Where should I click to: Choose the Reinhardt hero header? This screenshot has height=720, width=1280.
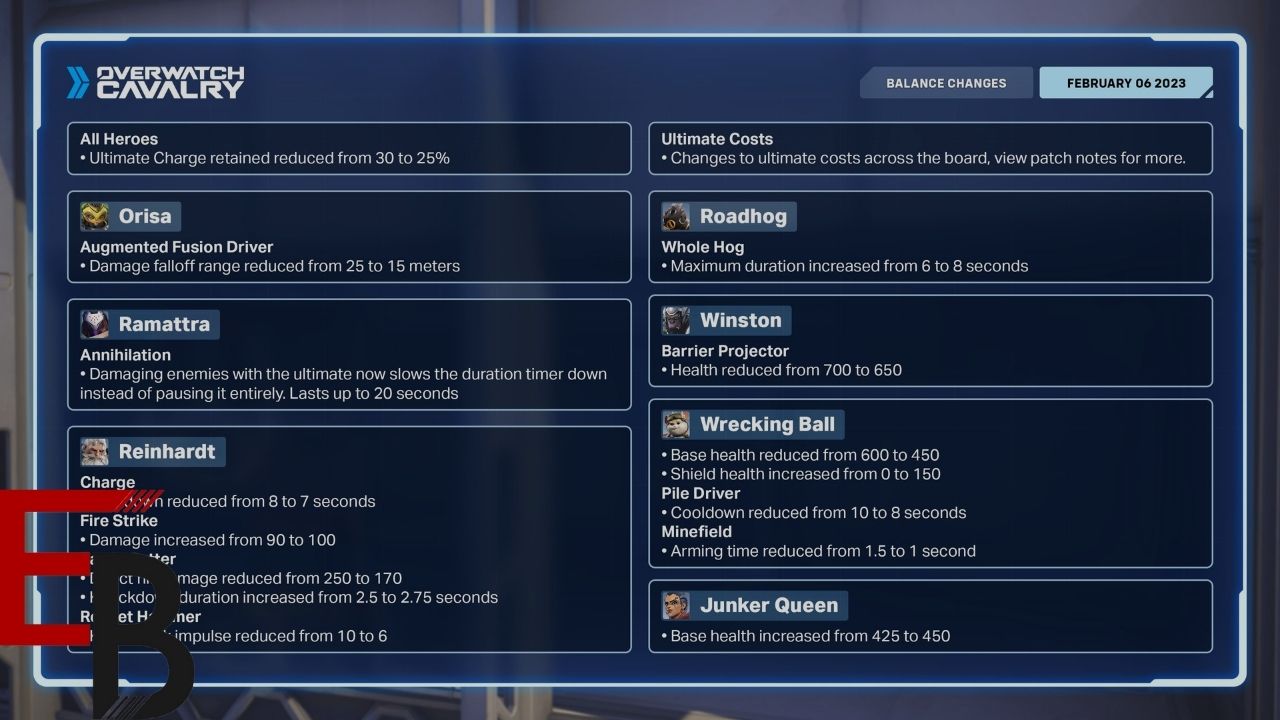153,451
